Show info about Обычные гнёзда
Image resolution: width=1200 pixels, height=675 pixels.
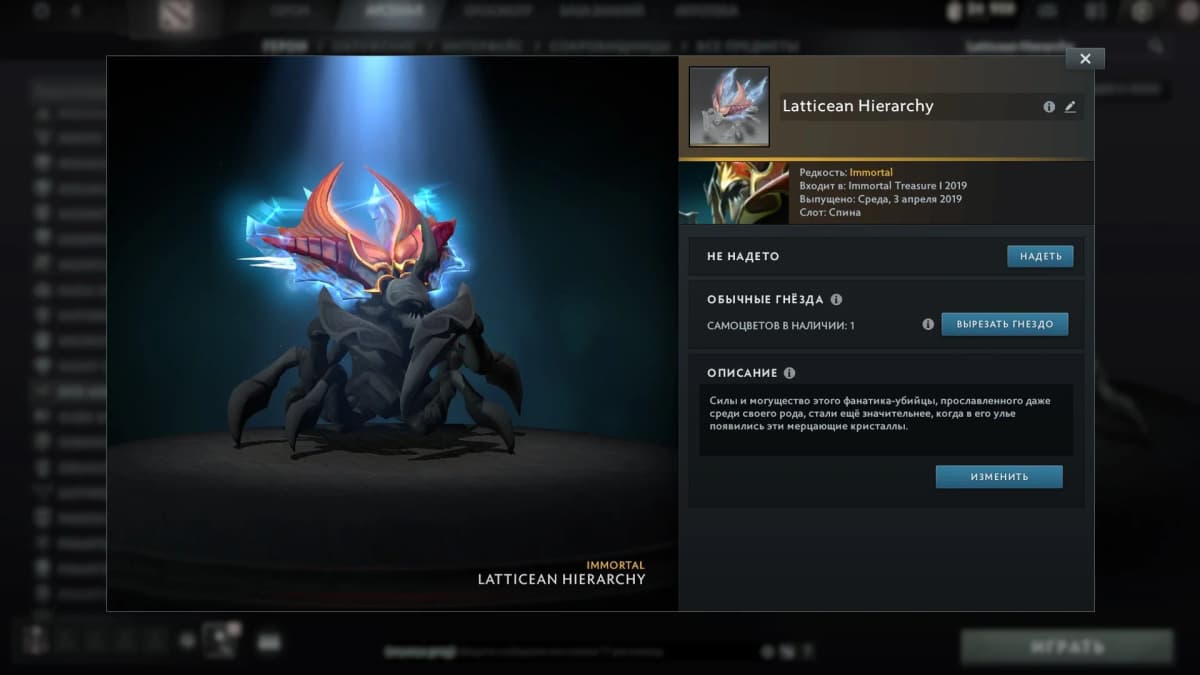click(836, 299)
